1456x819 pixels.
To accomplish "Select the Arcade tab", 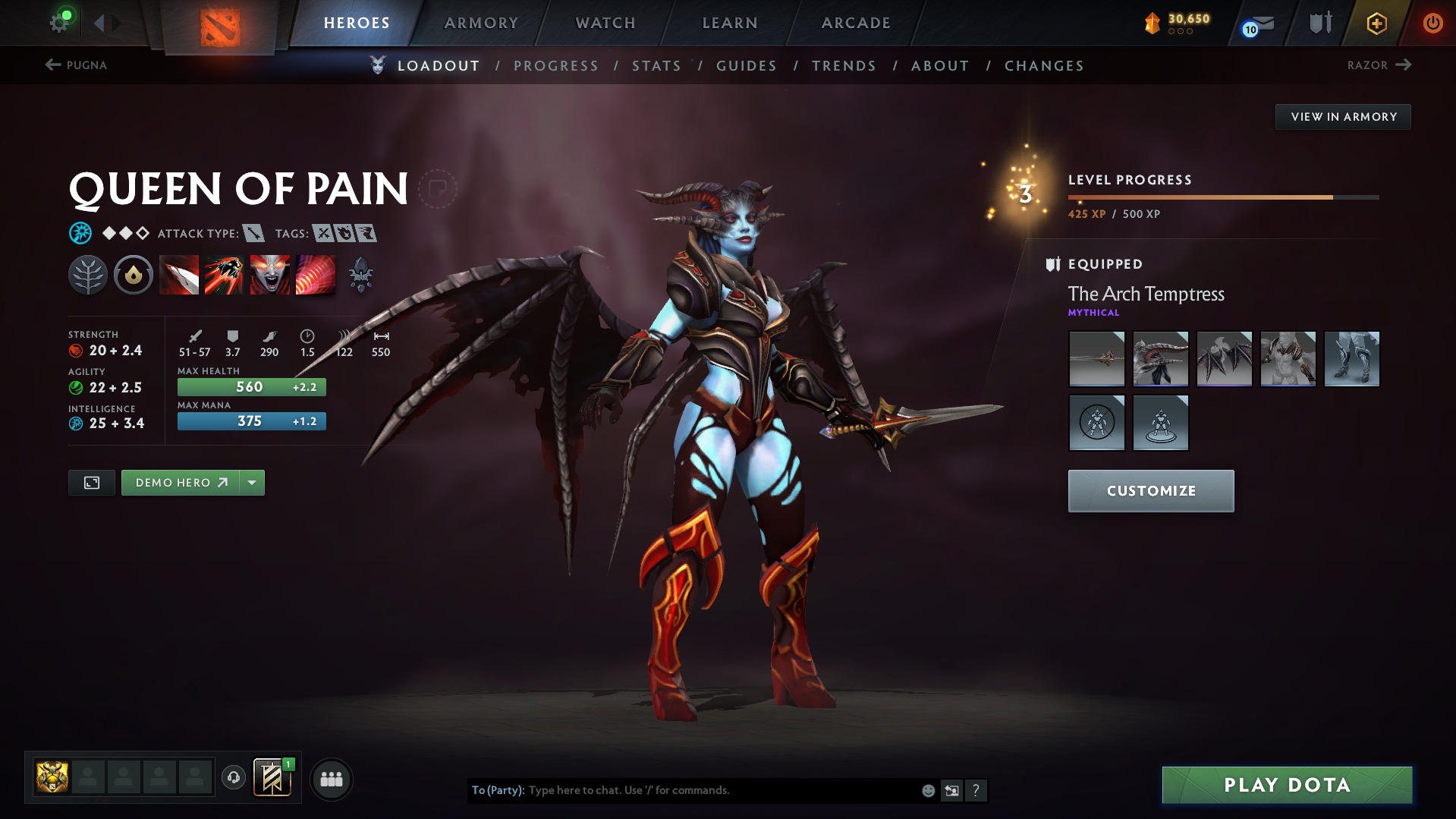I will (x=856, y=23).
